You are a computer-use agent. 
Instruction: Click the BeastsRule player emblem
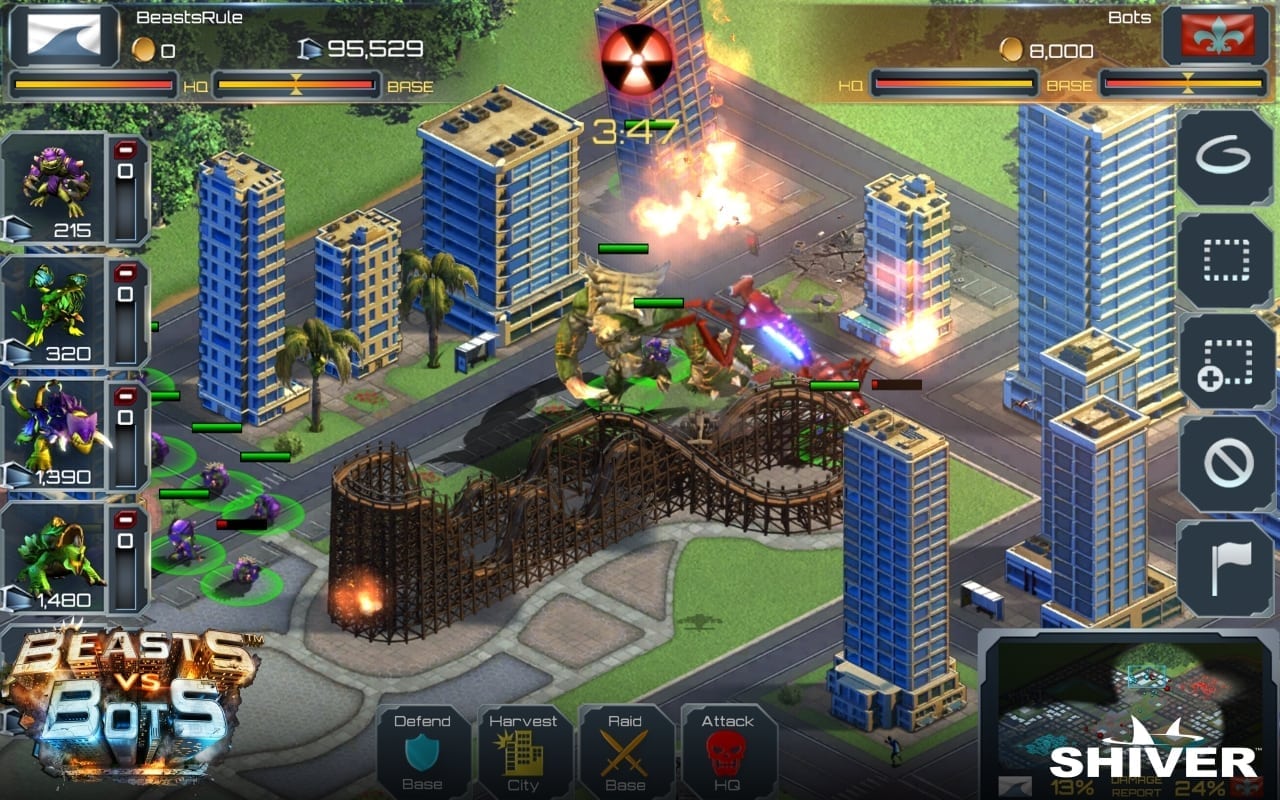pyautogui.click(x=64, y=36)
